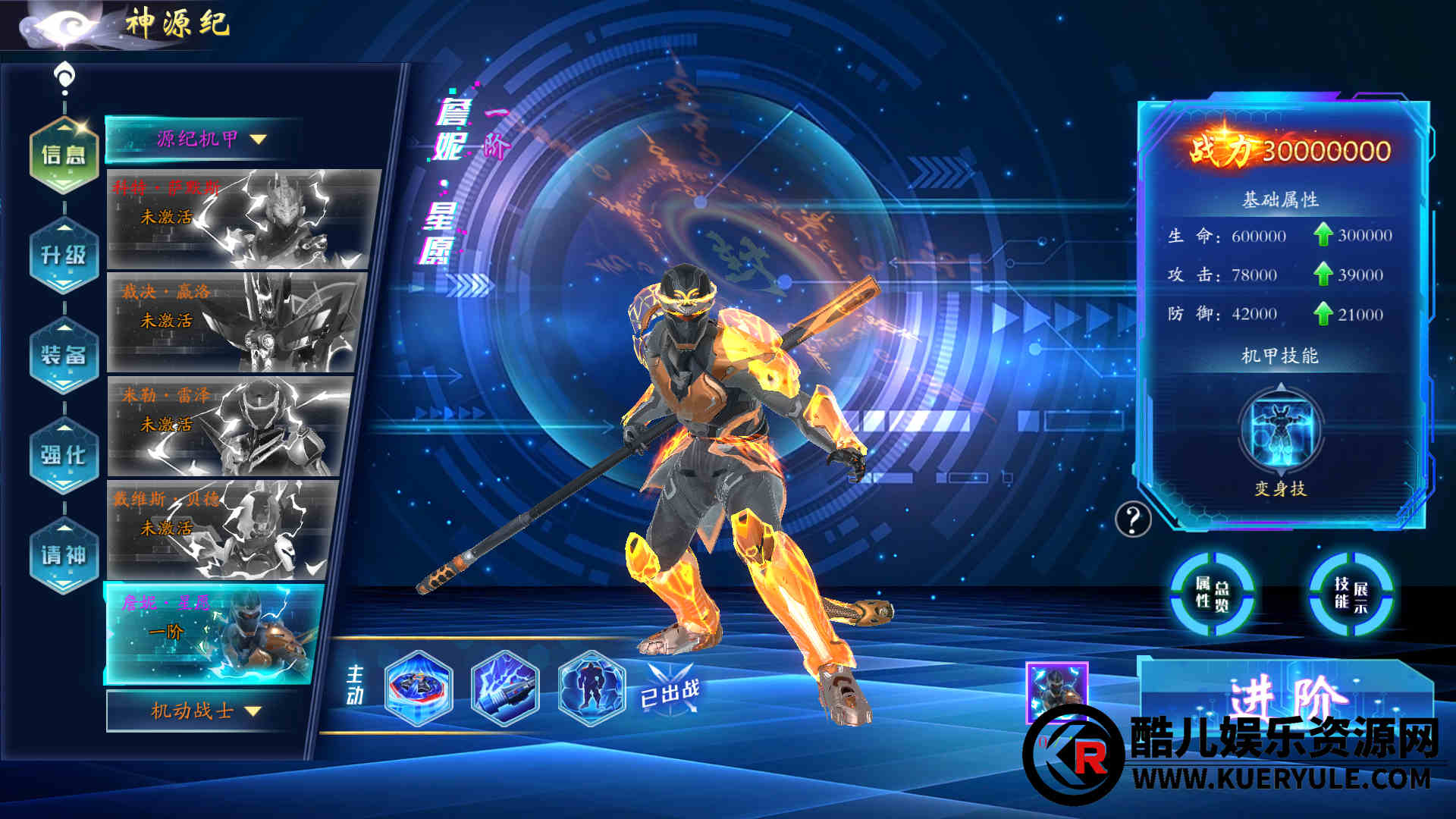This screenshot has height=819, width=1456.
Task: Select the 装备 equipment tab
Action: [64, 355]
